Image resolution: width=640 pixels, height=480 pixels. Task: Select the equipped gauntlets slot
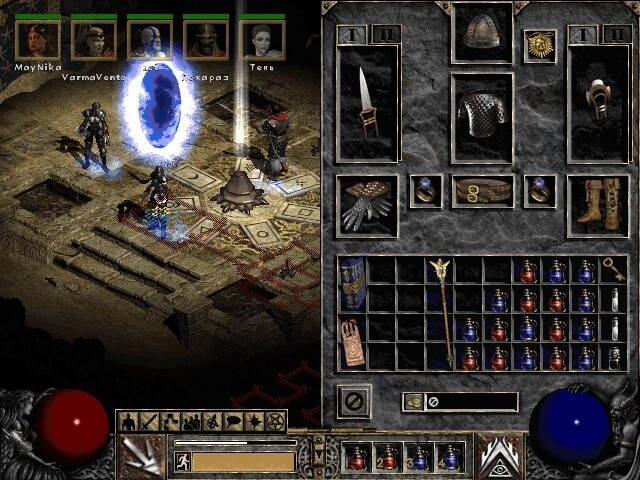click(x=367, y=205)
